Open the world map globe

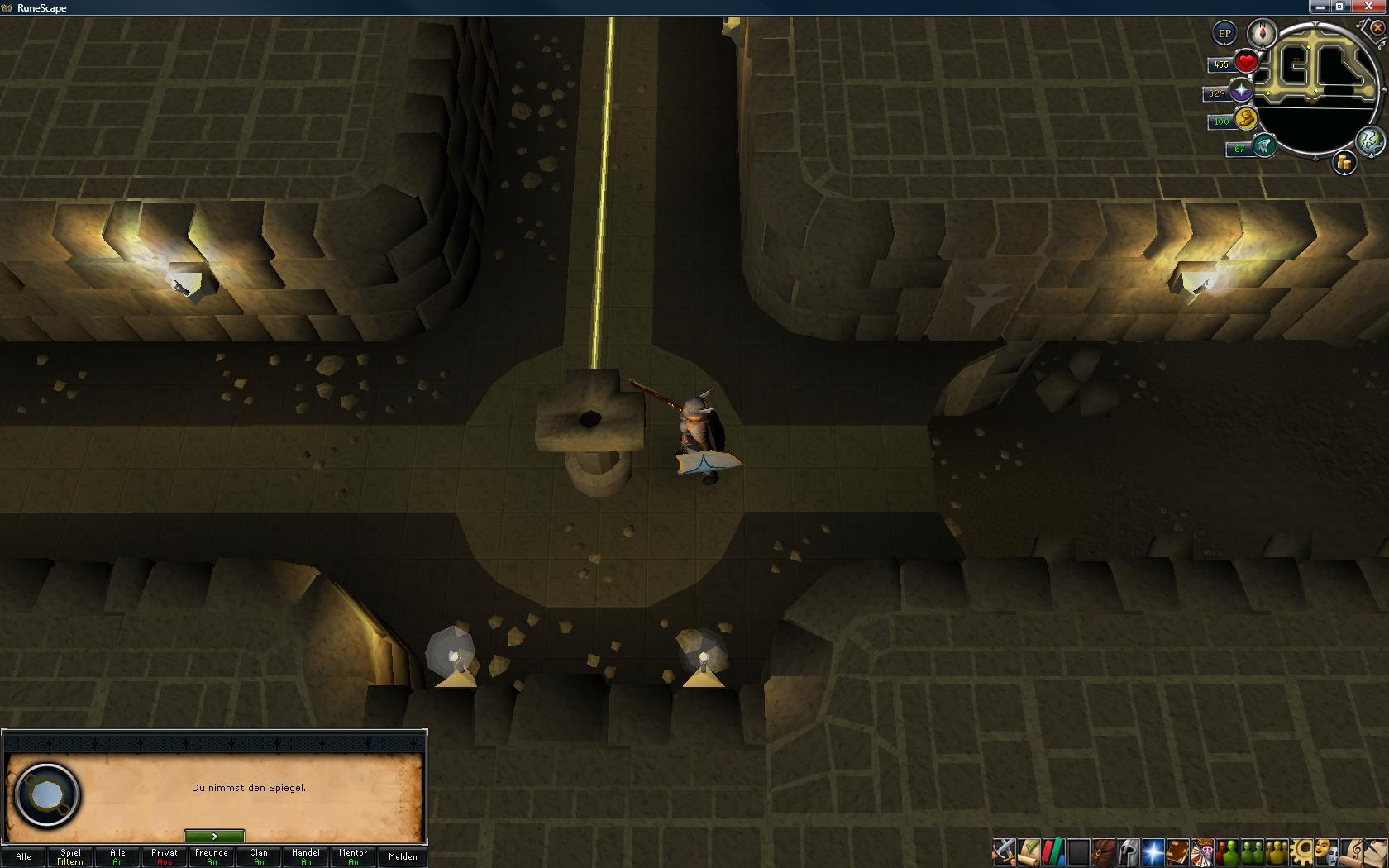point(1370,141)
